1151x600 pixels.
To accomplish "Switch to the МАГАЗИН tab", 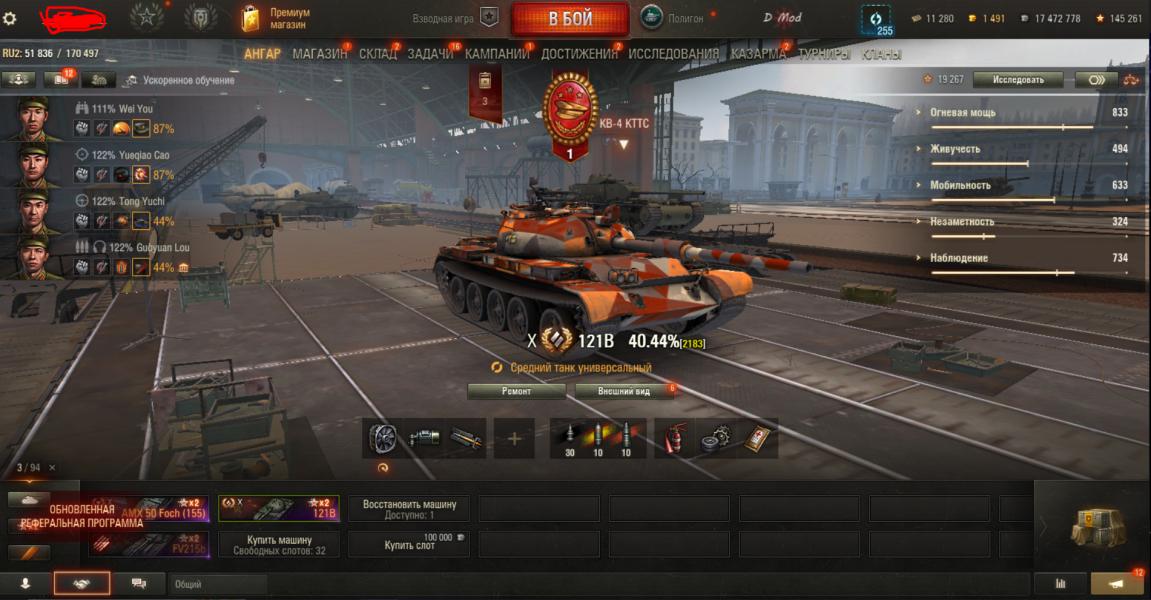I will (x=319, y=54).
